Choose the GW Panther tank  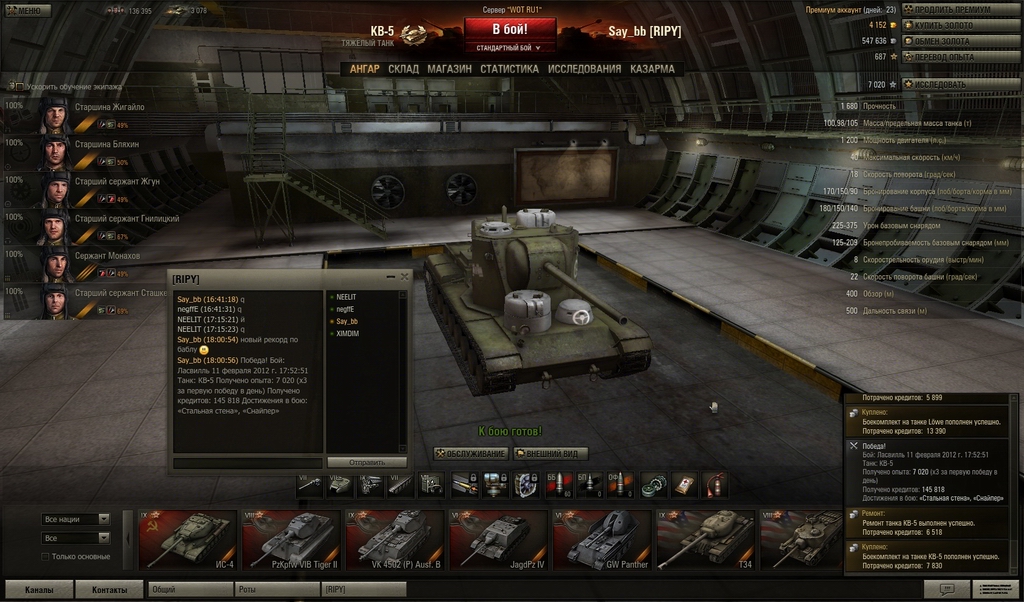(x=602, y=539)
